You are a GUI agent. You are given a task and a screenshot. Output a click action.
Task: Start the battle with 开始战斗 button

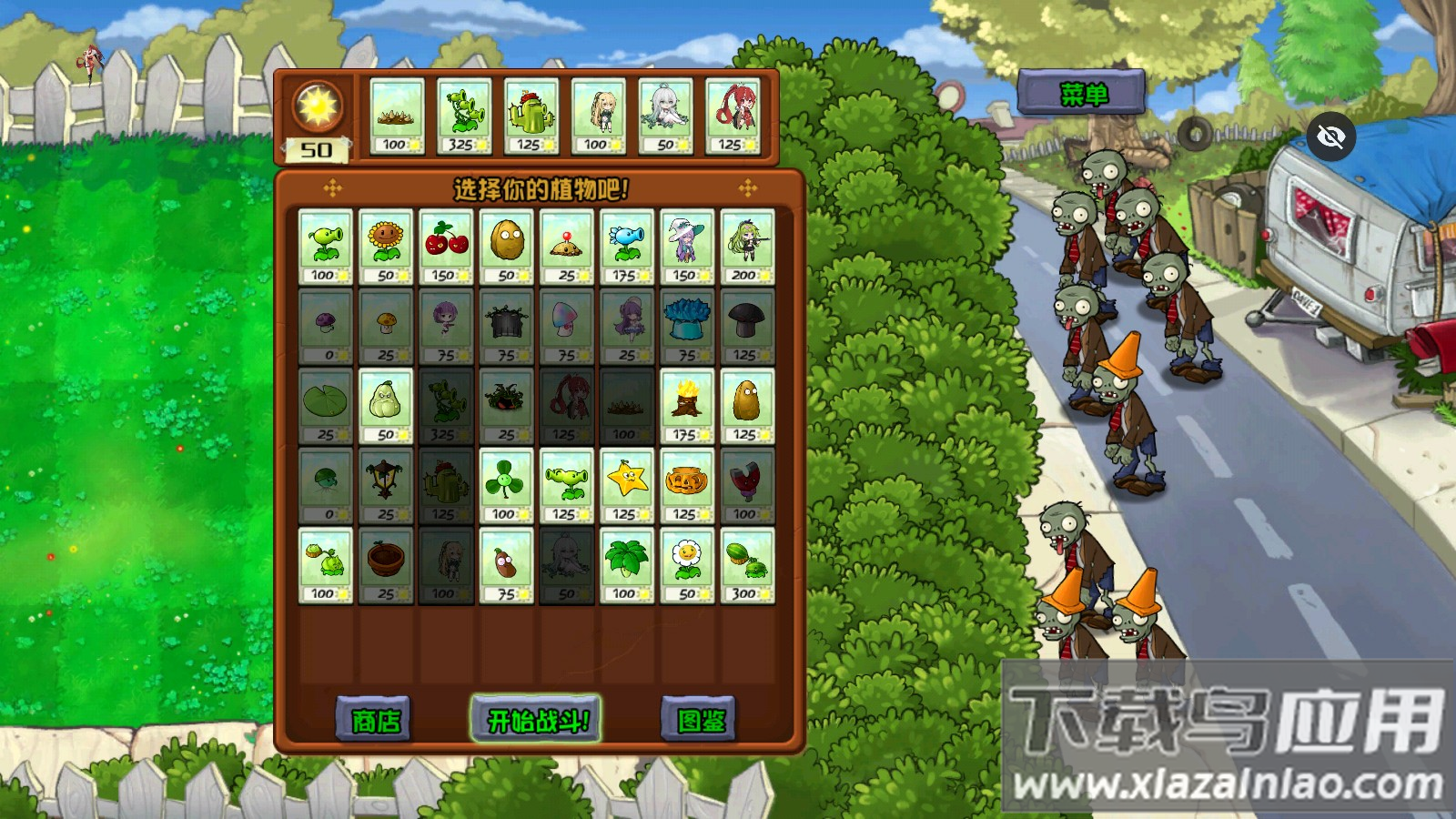pos(536,720)
